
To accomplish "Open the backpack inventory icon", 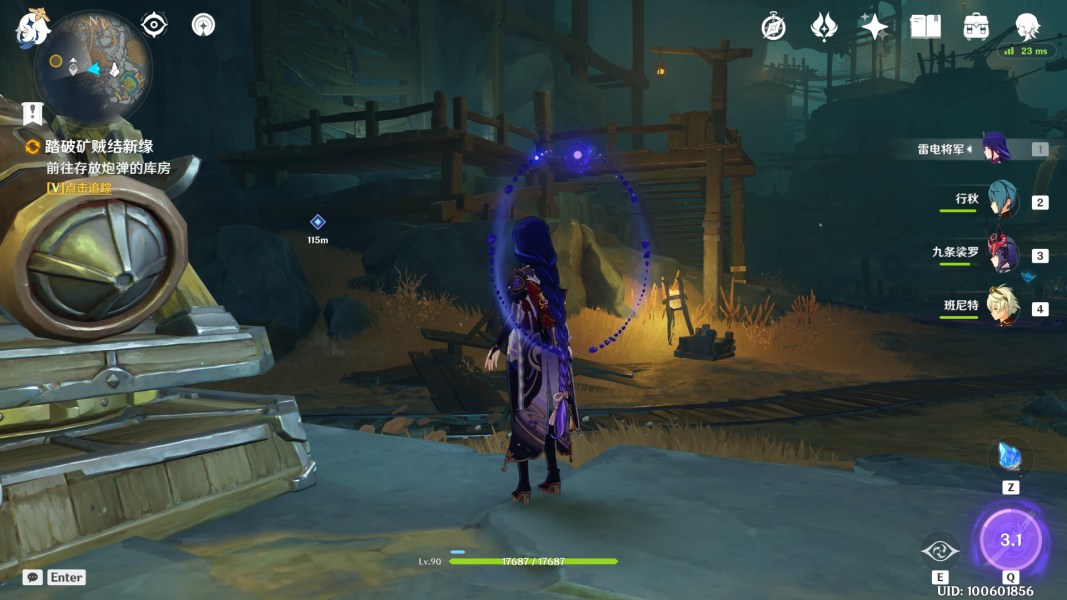I will click(x=977, y=27).
